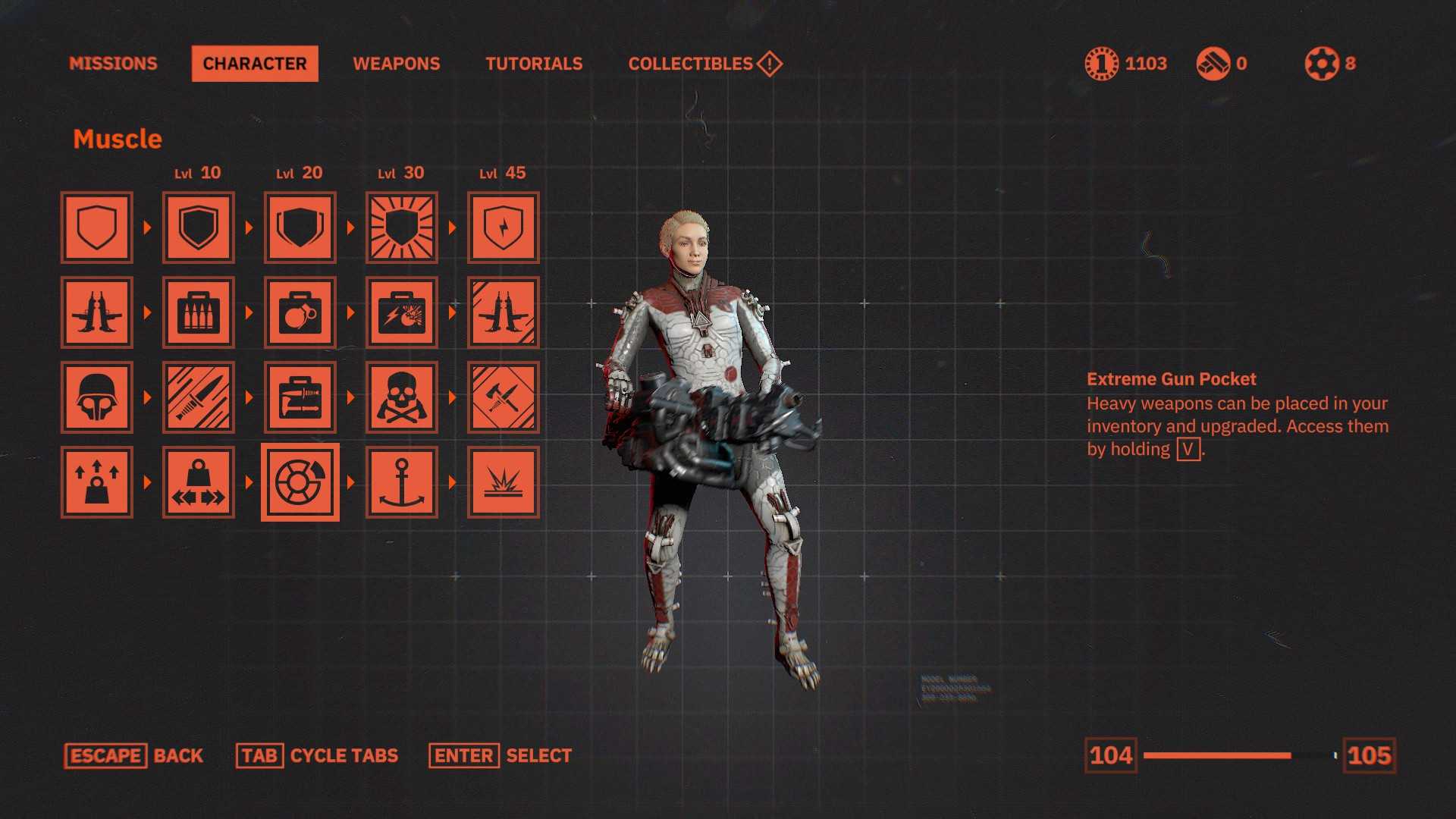Select the skull and crossbones skill
Screen dimensions: 1456x819
pyautogui.click(x=402, y=397)
